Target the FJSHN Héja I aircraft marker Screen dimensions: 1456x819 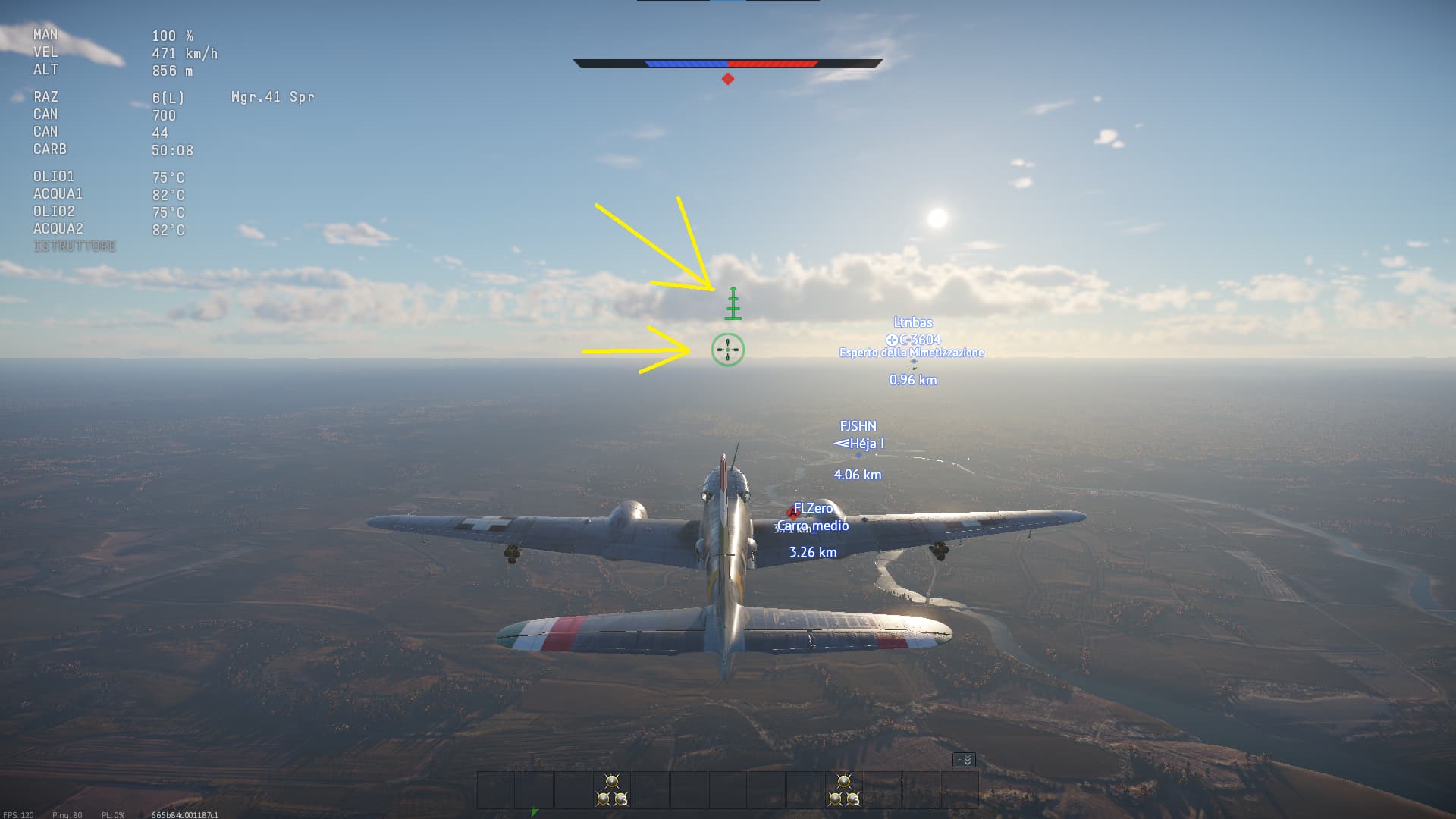pyautogui.click(x=858, y=444)
